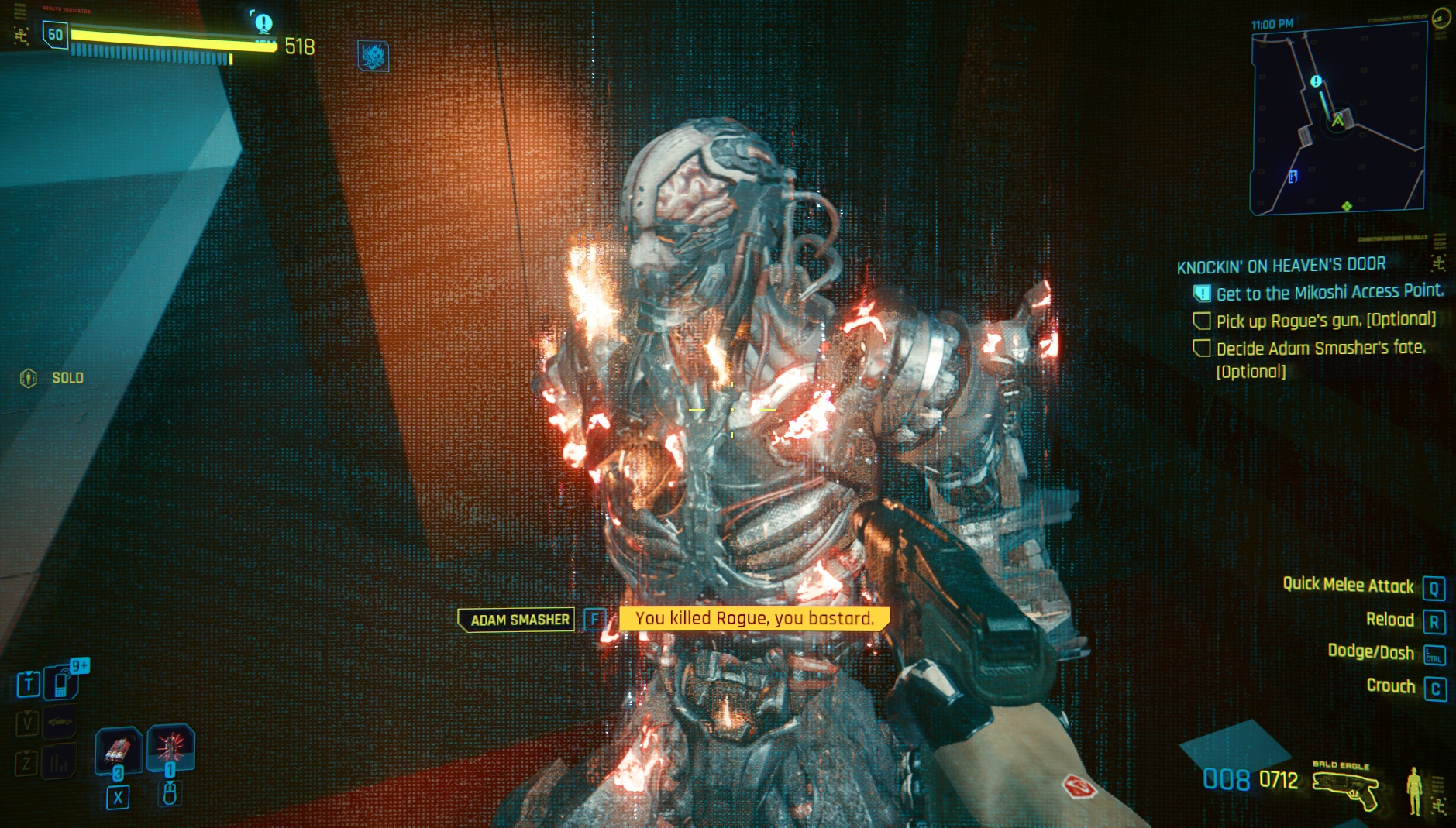Click the vehicle call icon

pyautogui.click(x=60, y=723)
